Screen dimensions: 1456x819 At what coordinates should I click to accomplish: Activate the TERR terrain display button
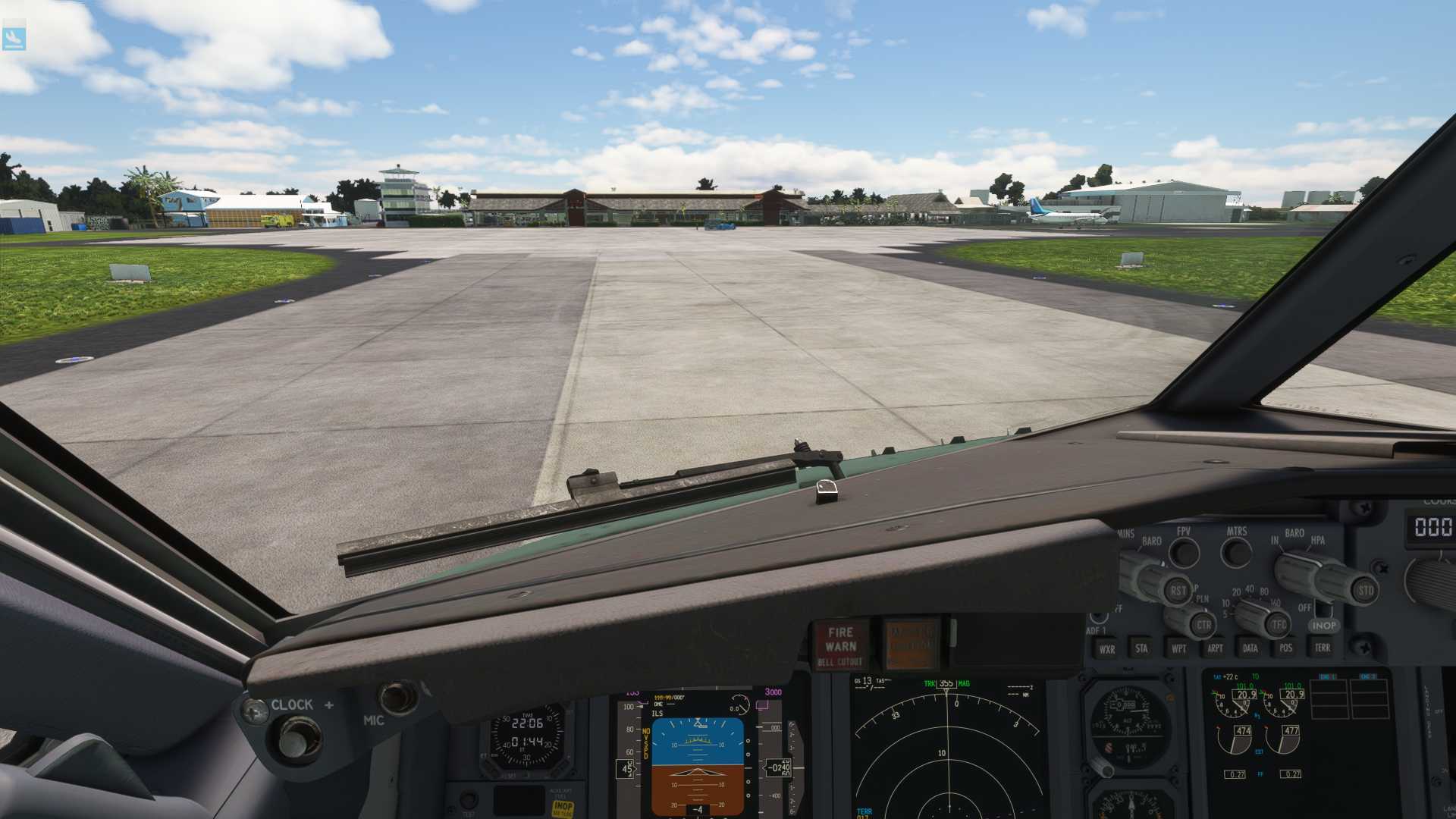(x=1323, y=648)
